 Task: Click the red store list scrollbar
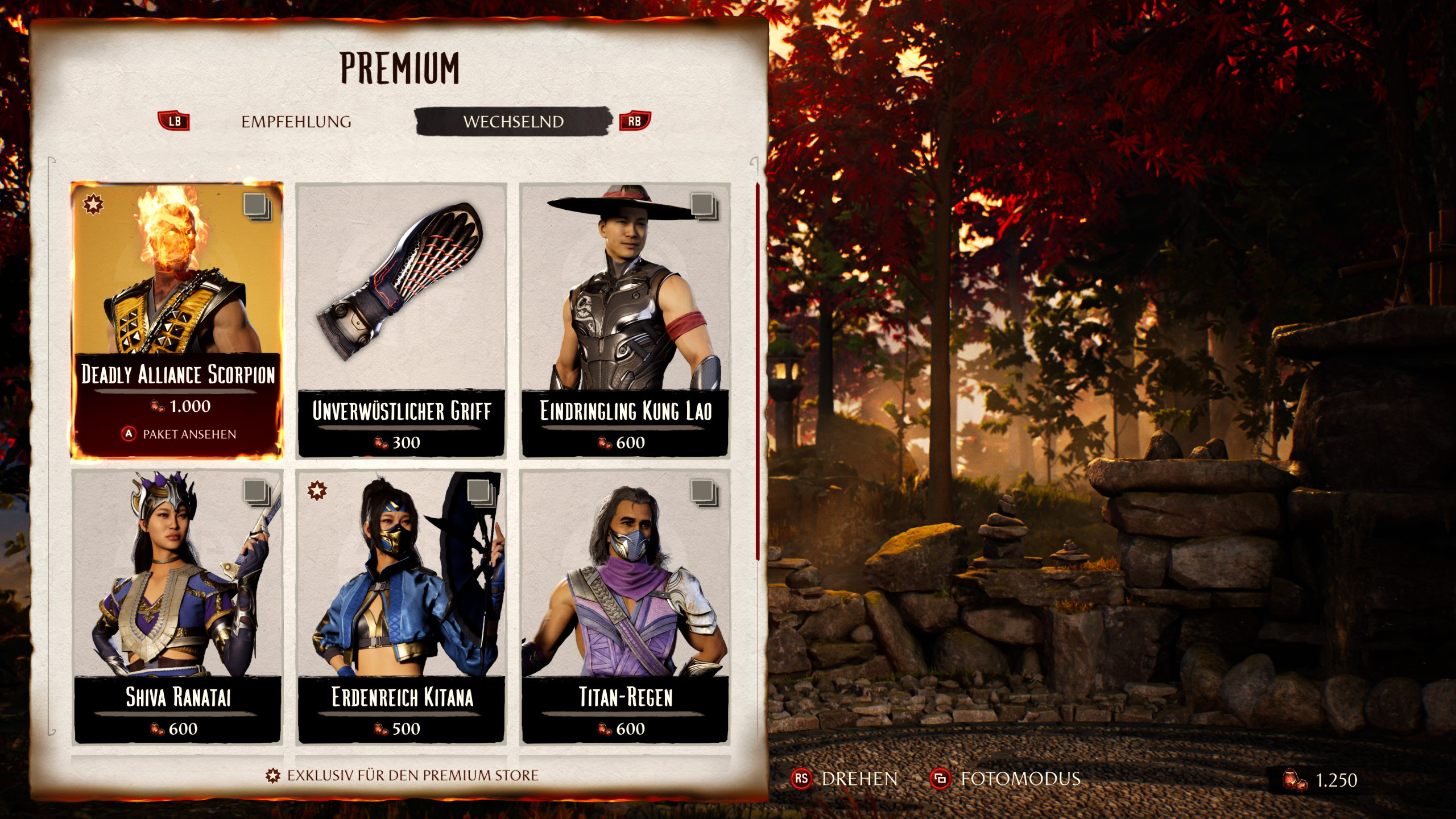[x=758, y=371]
